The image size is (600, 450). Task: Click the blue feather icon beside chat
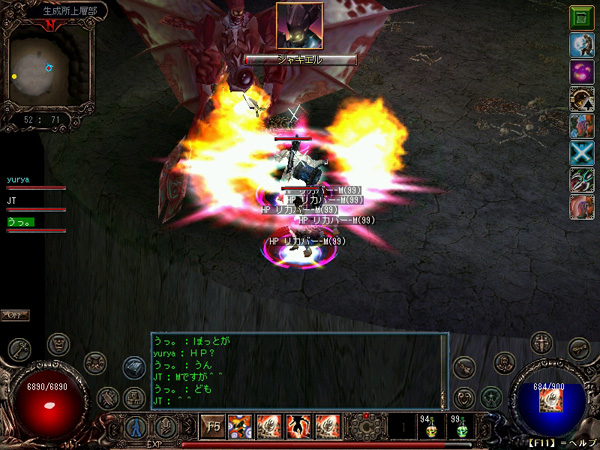134,367
